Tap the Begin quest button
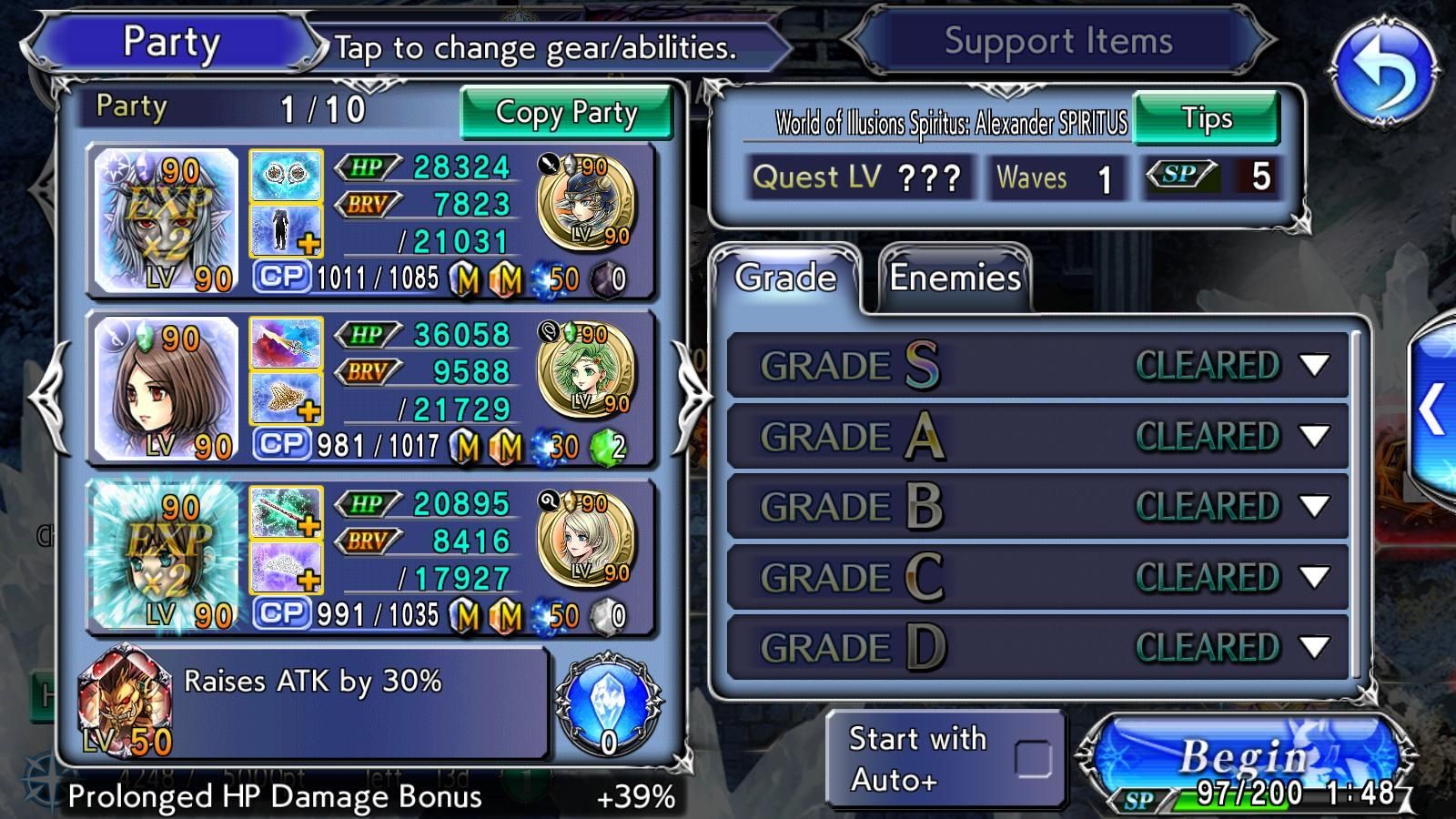This screenshot has width=1456, height=819. click(x=1243, y=760)
